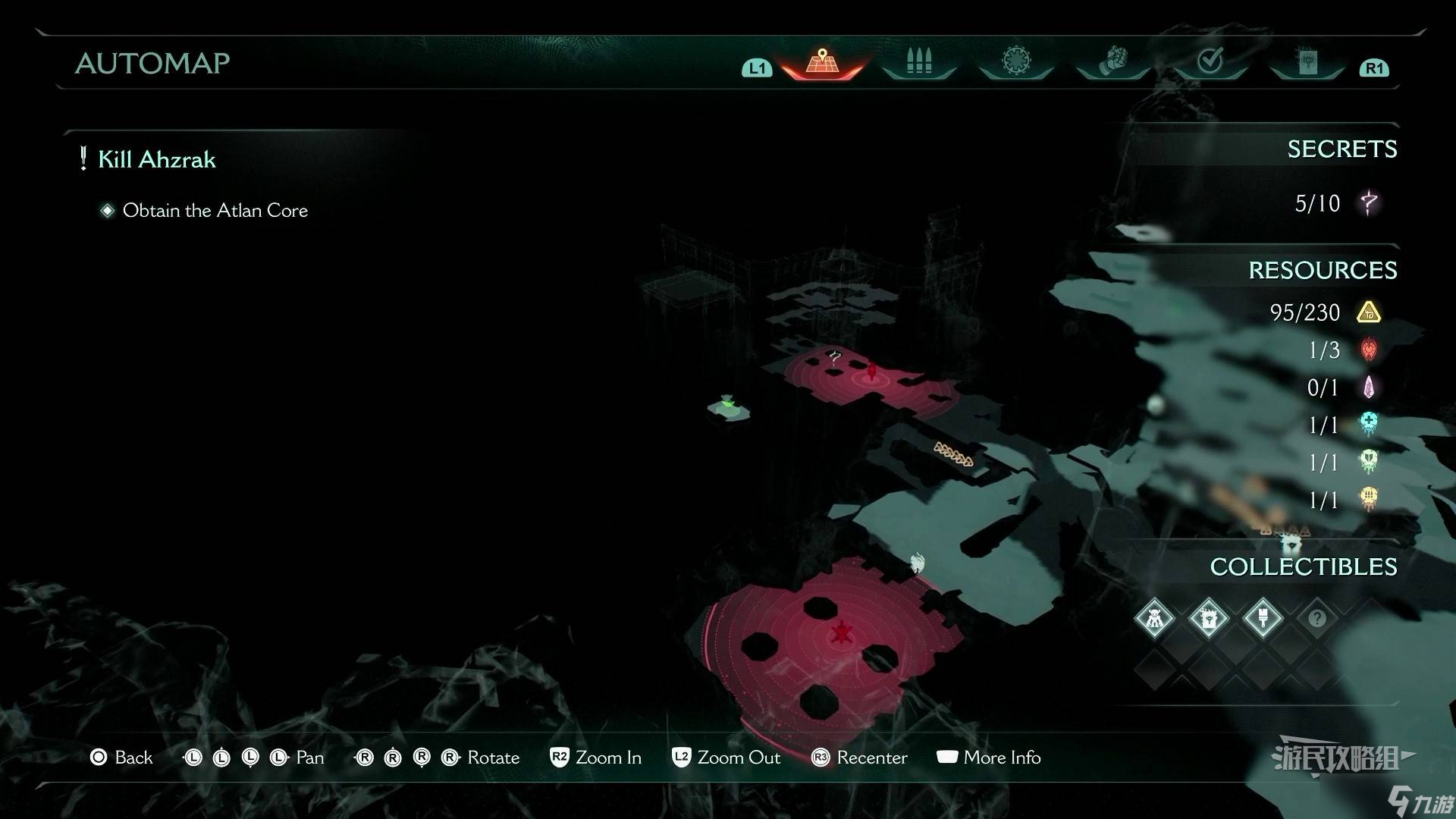Image resolution: width=1456 pixels, height=819 pixels.
Task: Click the secret question mark map marker
Action: [x=835, y=355]
